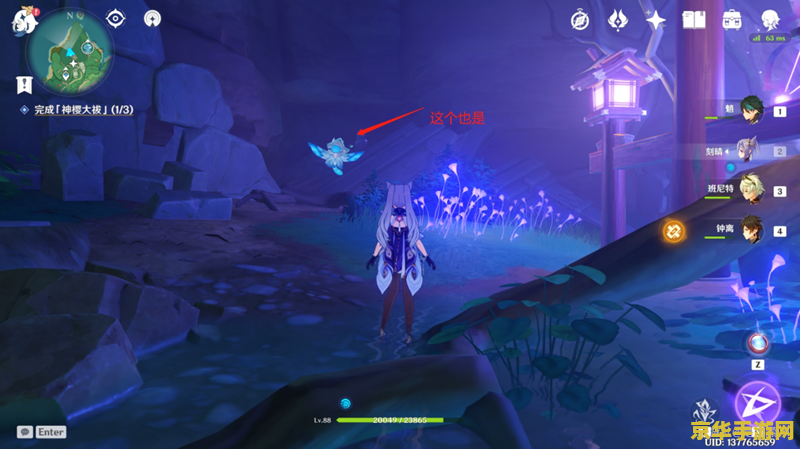This screenshot has height=449, width=800.
Task: Open the backpack inventory icon
Action: pyautogui.click(x=732, y=20)
